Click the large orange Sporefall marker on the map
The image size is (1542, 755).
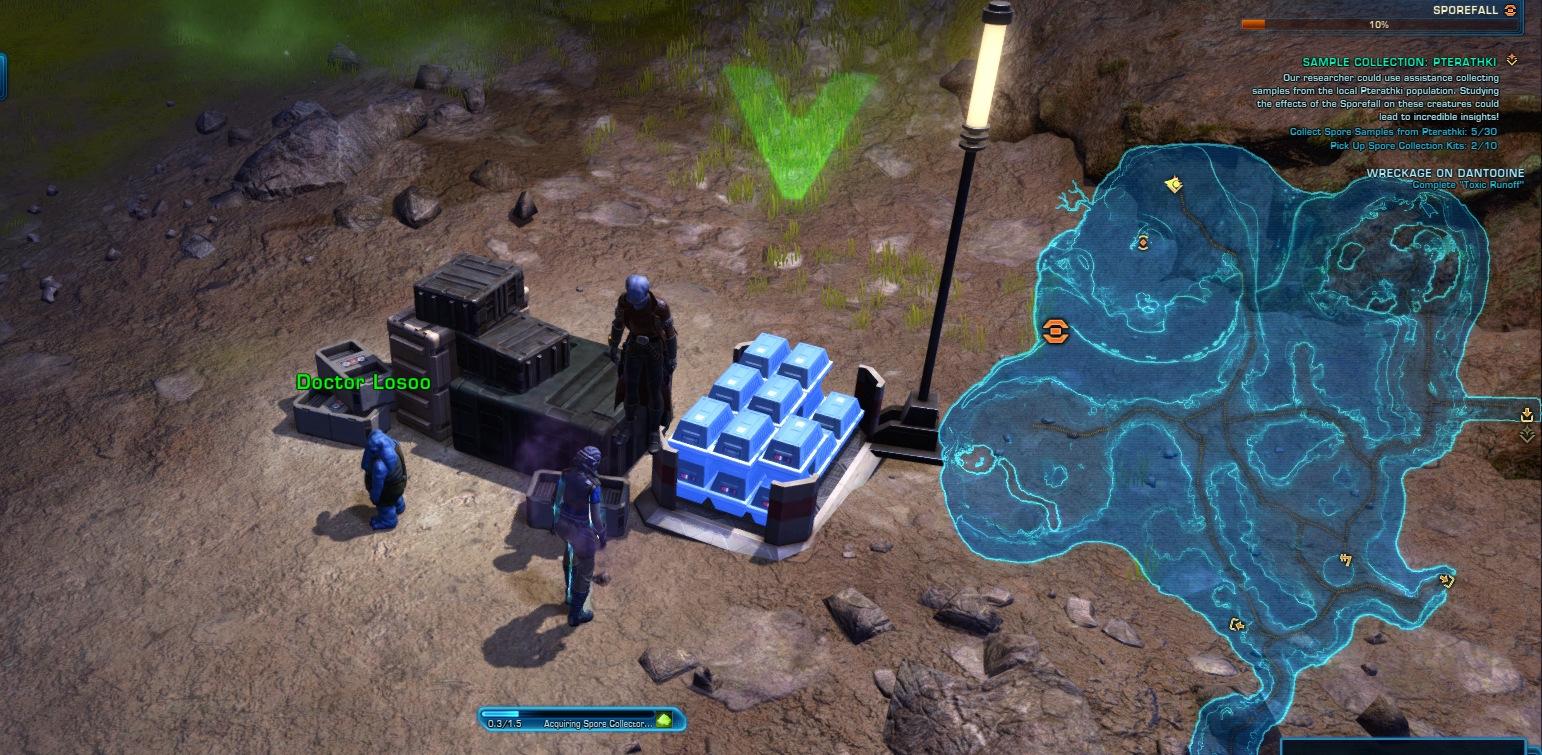(x=1055, y=332)
